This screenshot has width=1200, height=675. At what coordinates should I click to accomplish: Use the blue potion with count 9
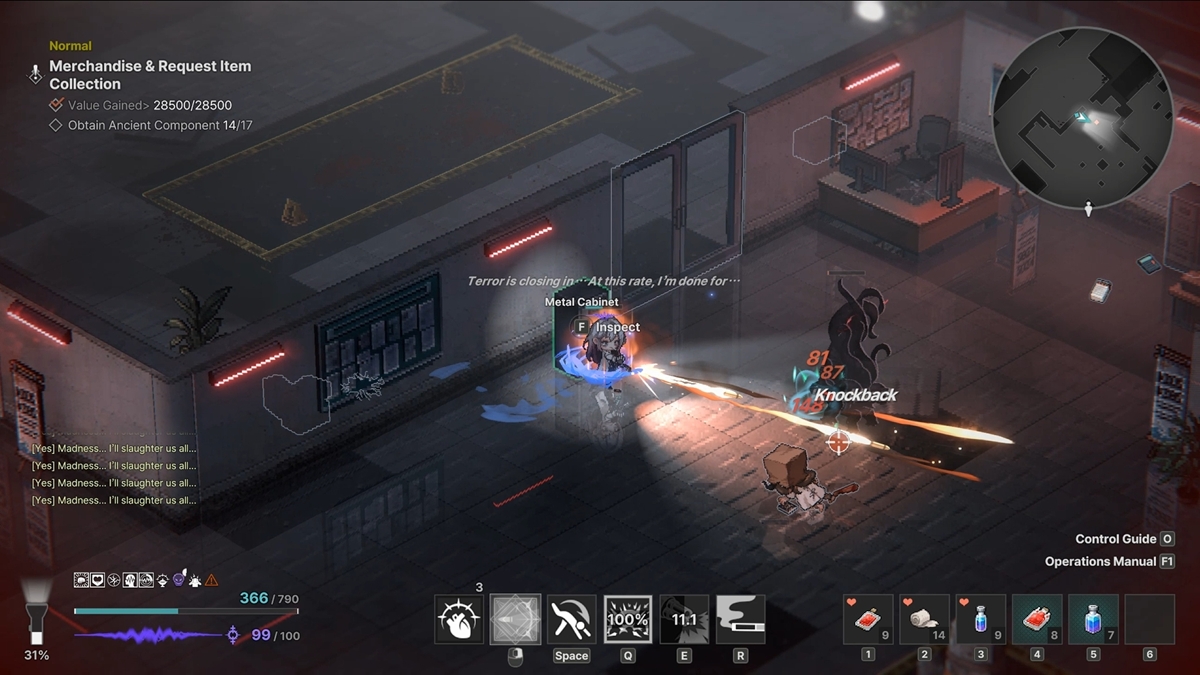pyautogui.click(x=981, y=620)
